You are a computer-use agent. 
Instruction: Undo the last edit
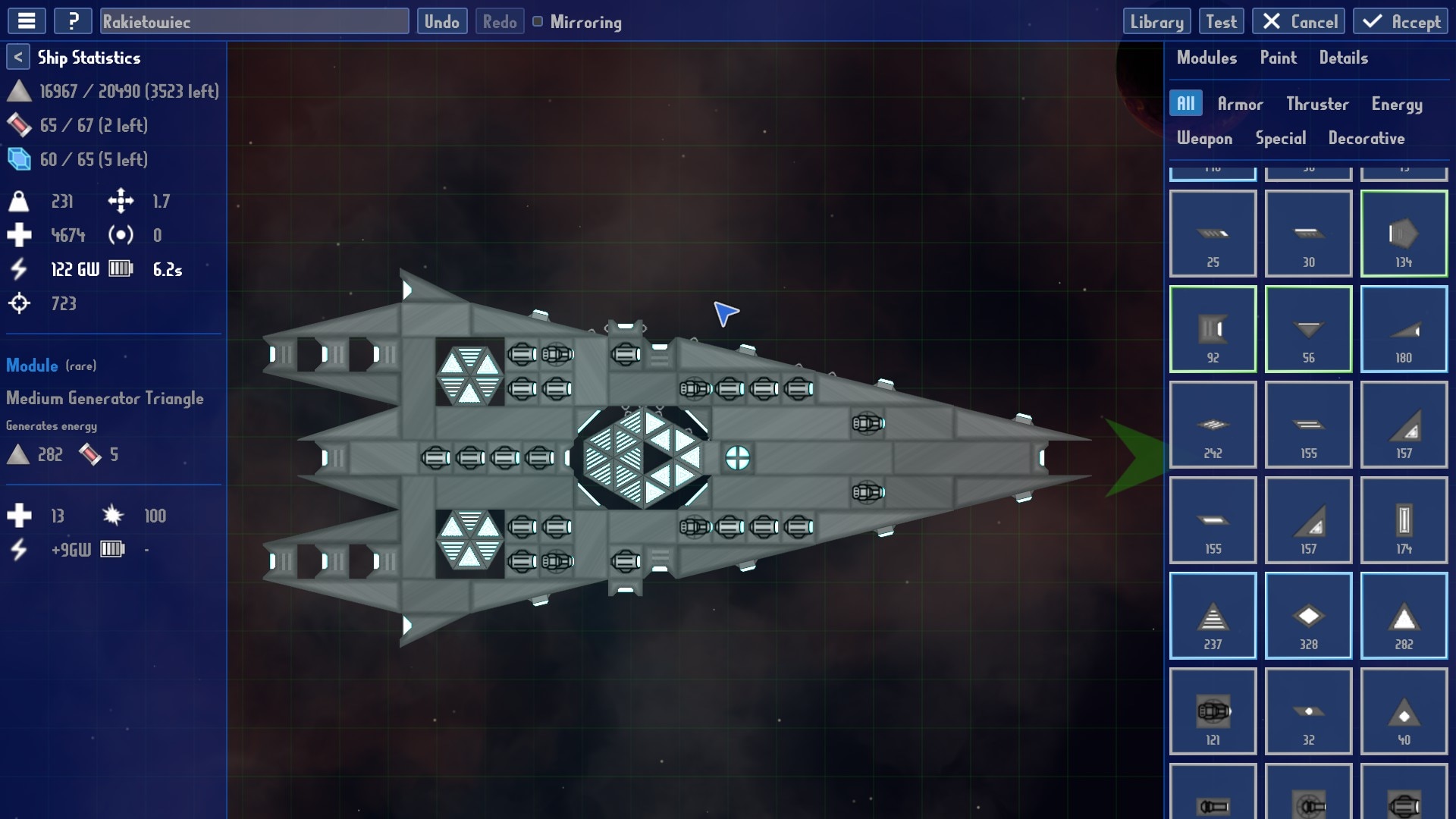441,21
